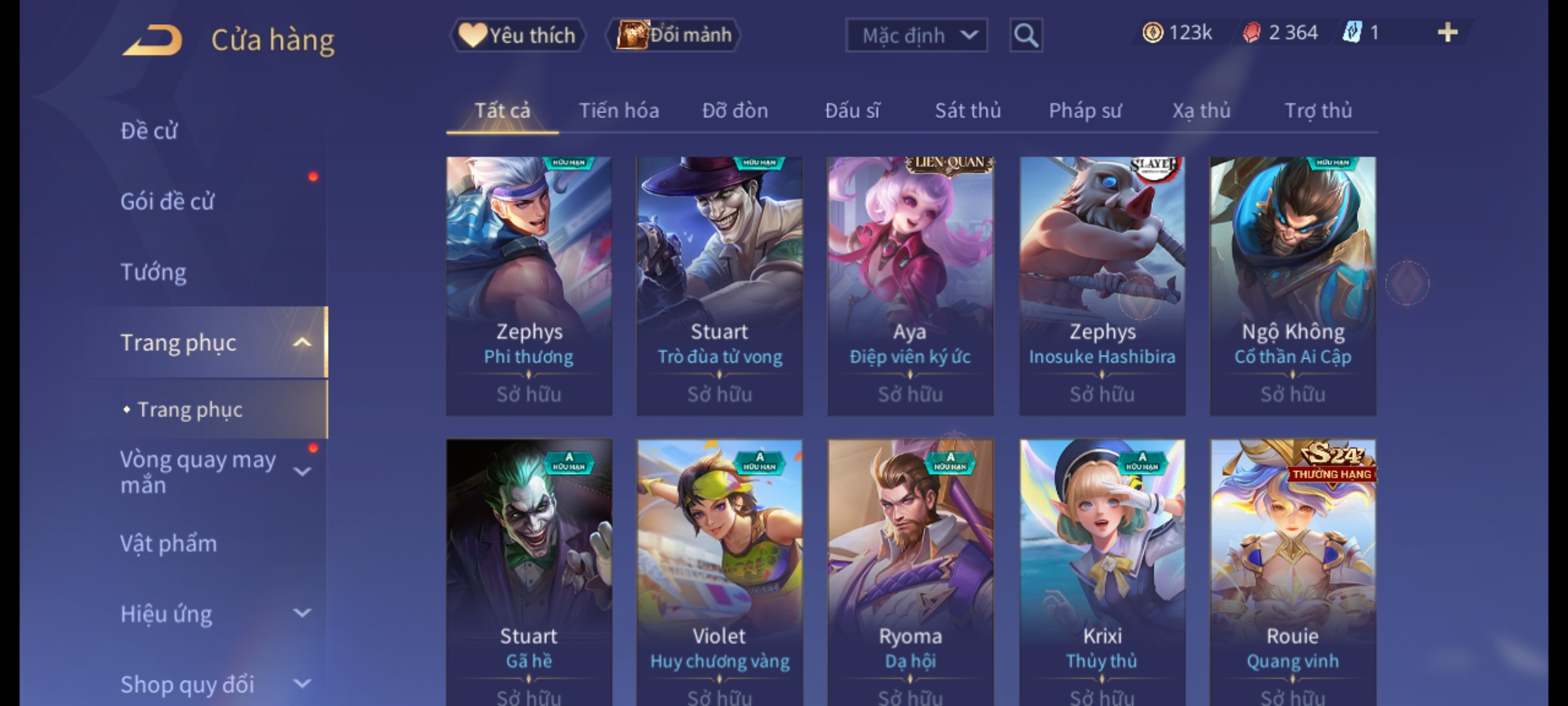Image resolution: width=1568 pixels, height=706 pixels.
Task: Open the Mặc định sort dropdown
Action: pyautogui.click(x=916, y=35)
